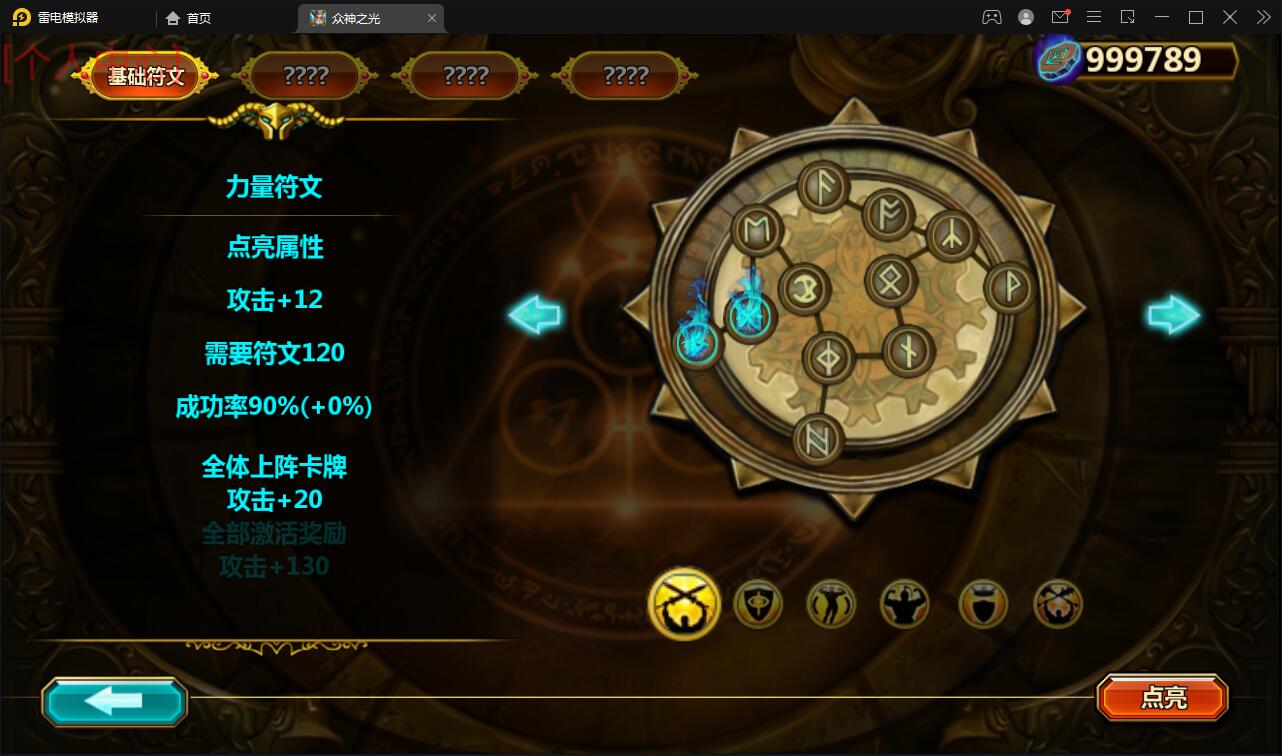Switch to the 基础符文 tab
1282x756 pixels.
(144, 75)
